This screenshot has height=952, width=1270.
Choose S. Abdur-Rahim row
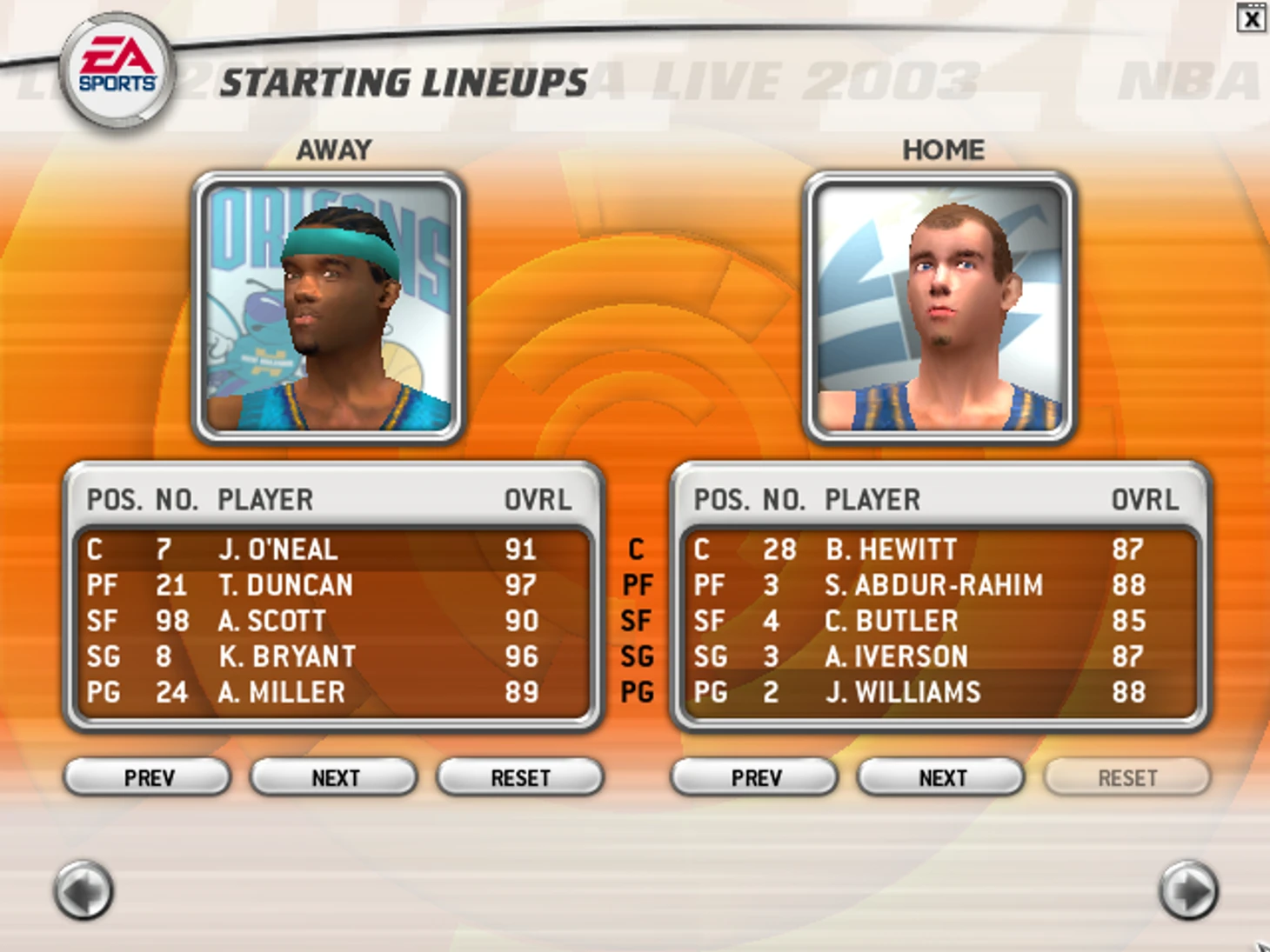pyautogui.click(x=938, y=585)
